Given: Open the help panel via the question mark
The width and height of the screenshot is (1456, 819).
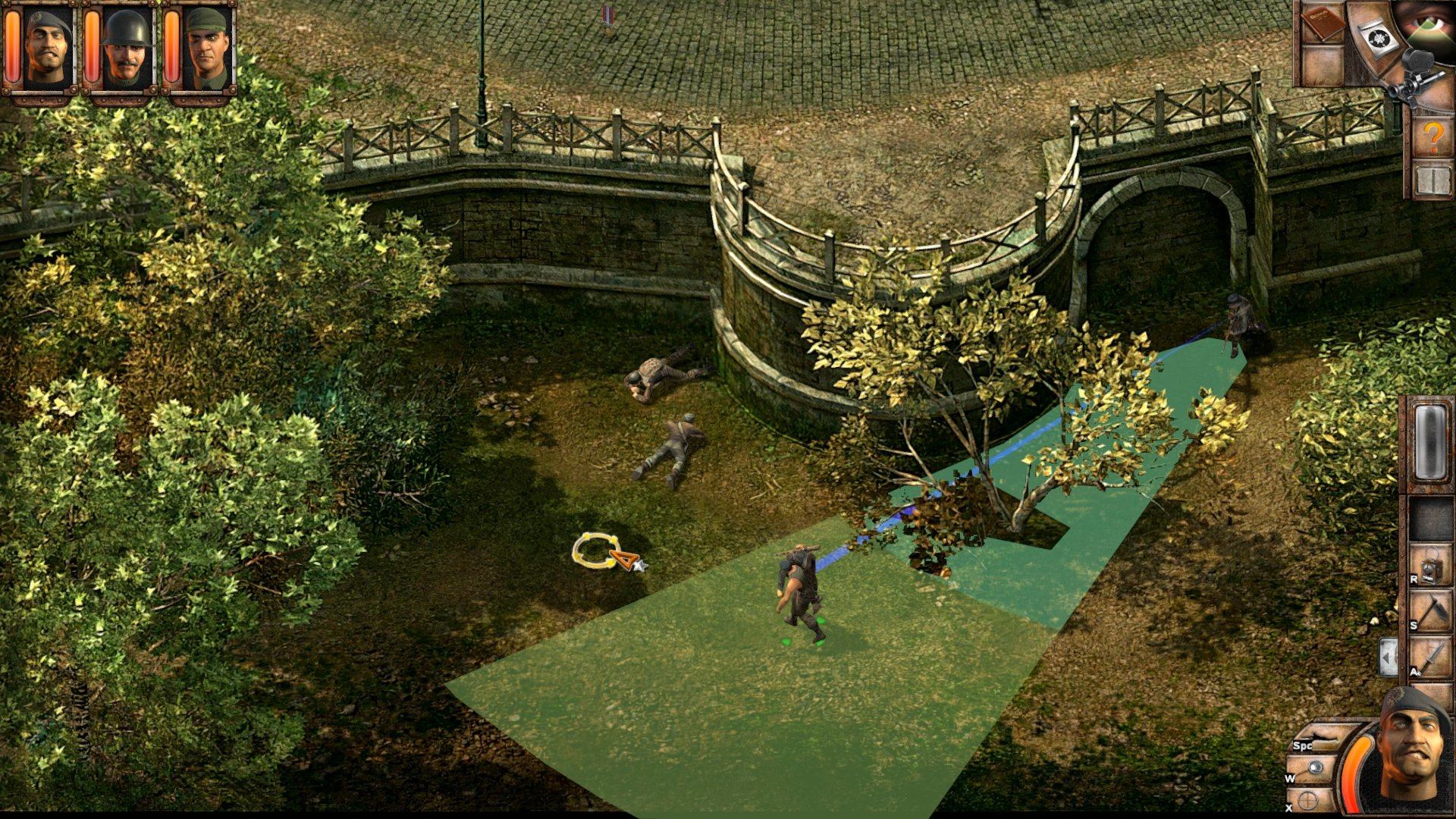Looking at the screenshot, I should click(1433, 136).
